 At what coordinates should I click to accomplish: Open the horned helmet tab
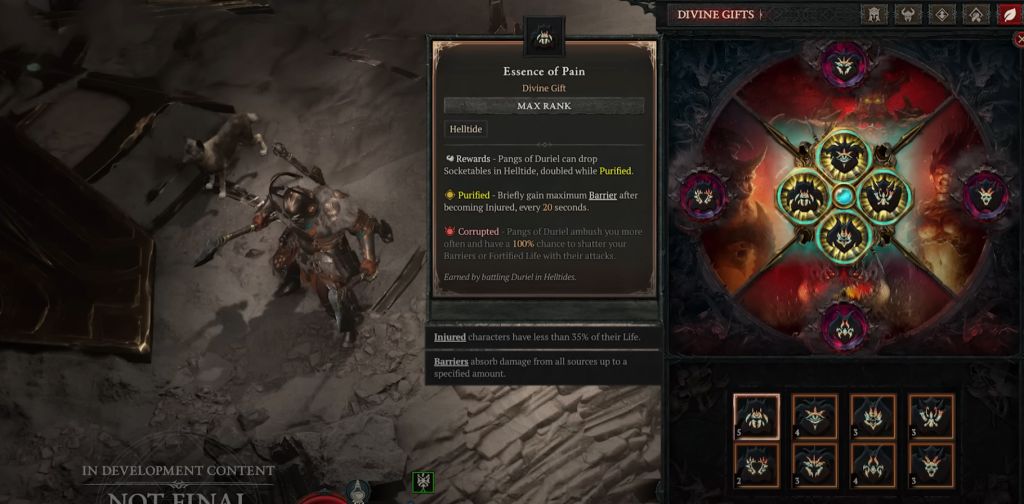click(908, 15)
